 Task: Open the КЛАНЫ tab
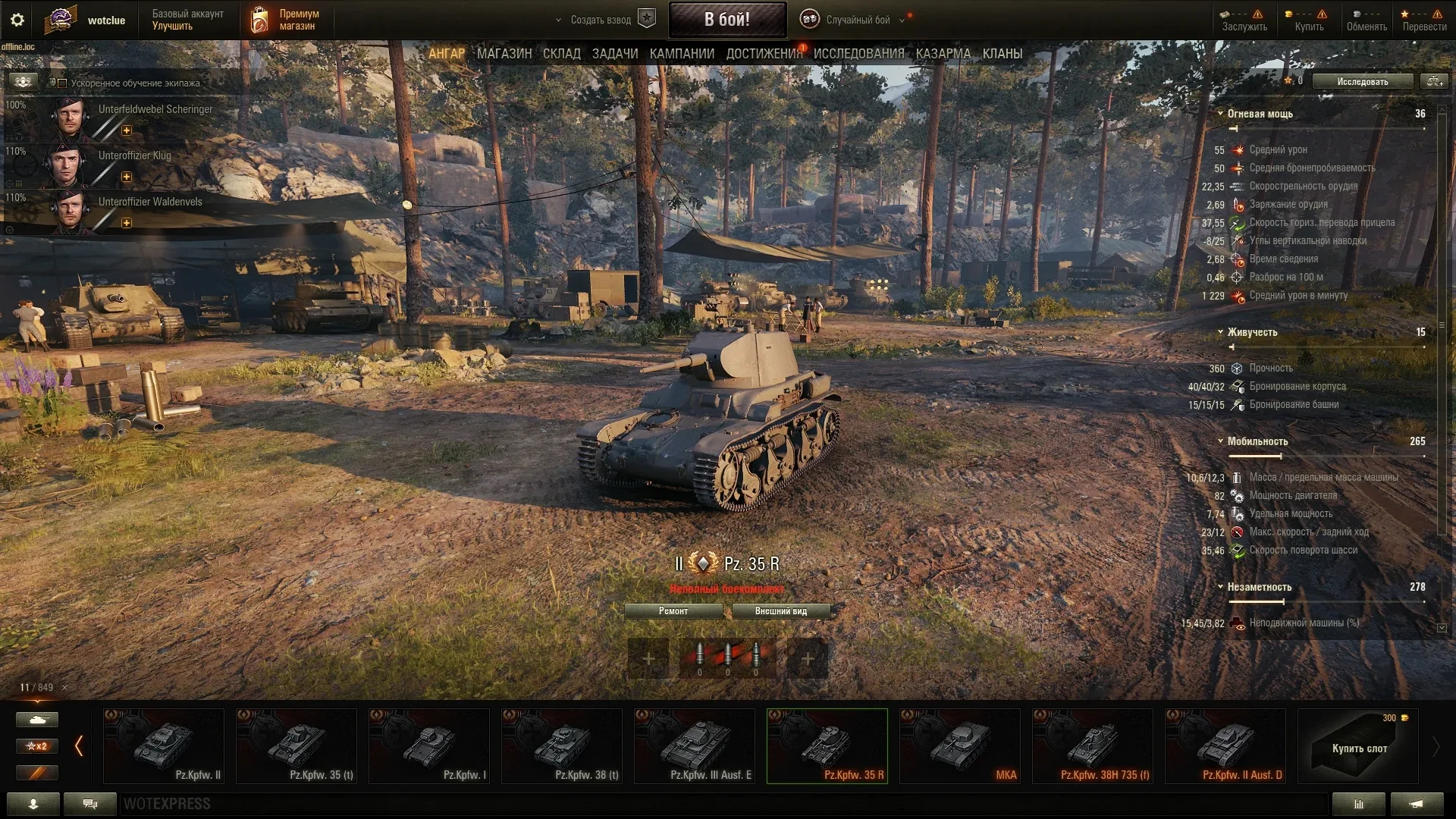(1002, 54)
